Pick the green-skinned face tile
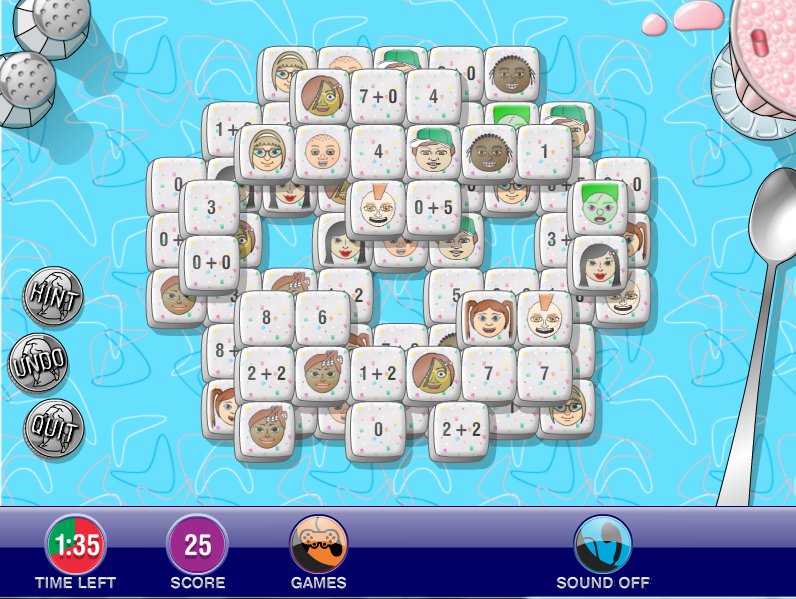The image size is (796, 599). point(599,208)
